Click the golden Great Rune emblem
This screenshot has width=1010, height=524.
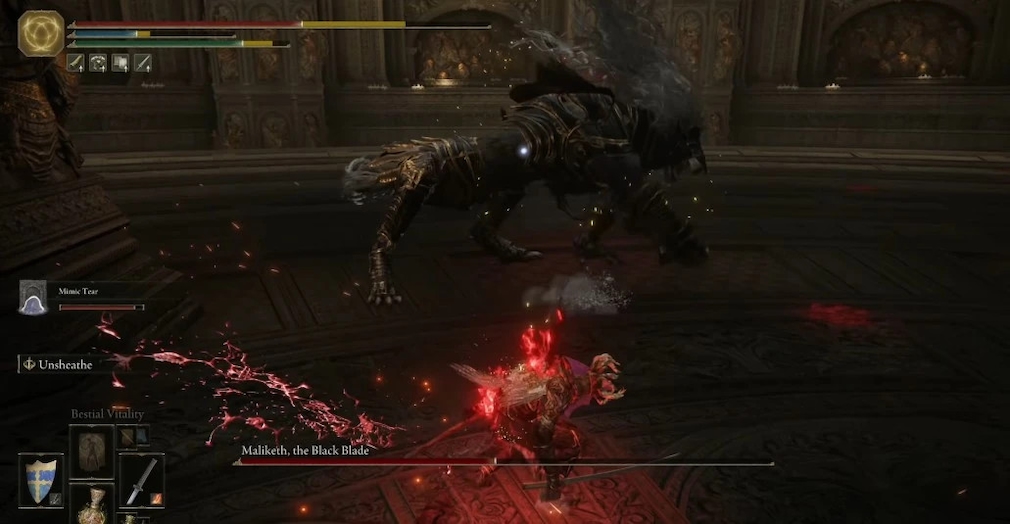tap(41, 33)
